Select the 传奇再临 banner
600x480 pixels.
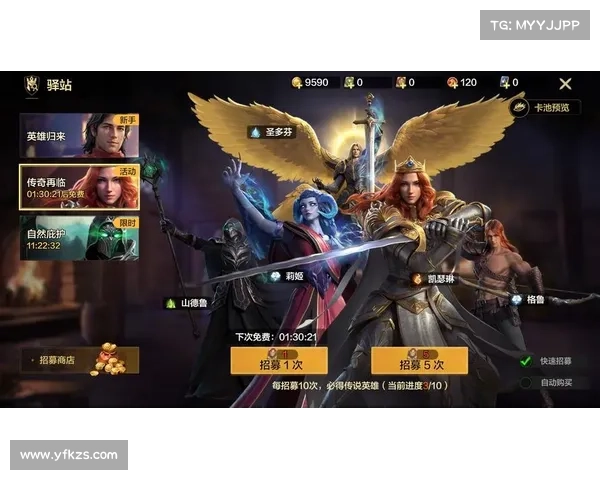[79, 187]
